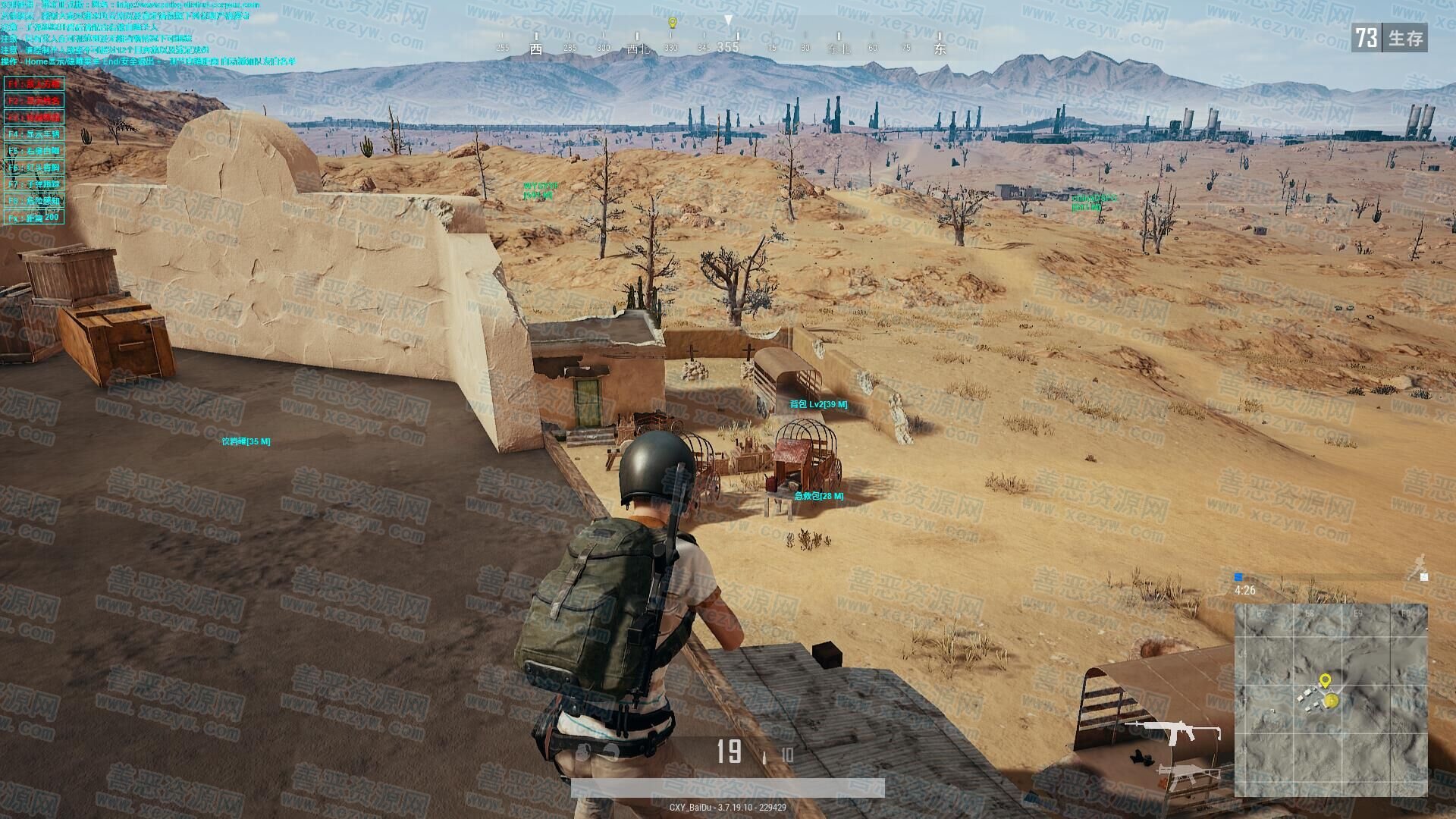Click the helmet status icon near ammo
Image resolution: width=1456 pixels, height=819 pixels.
[x=582, y=752]
